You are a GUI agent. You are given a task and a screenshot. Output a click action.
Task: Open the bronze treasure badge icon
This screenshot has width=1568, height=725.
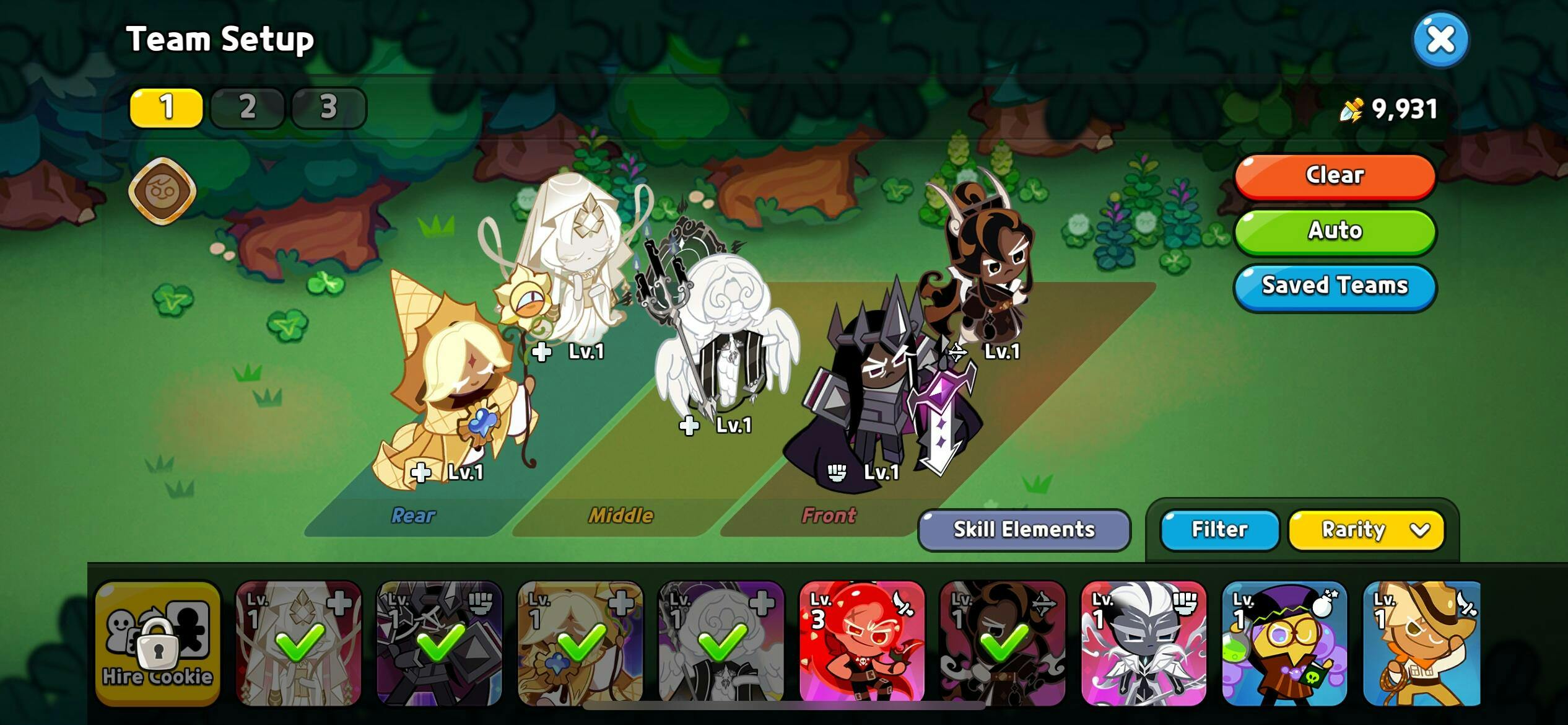pyautogui.click(x=162, y=191)
